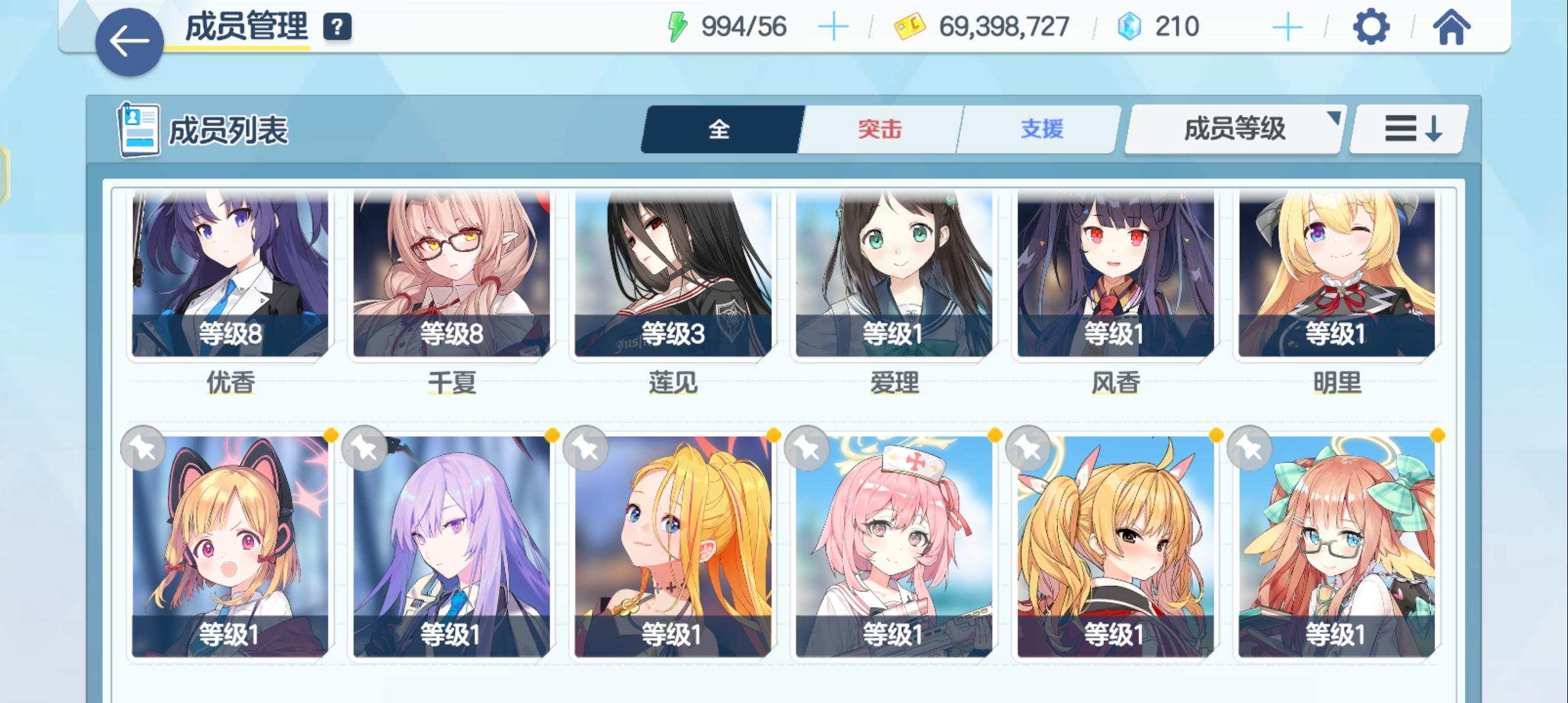This screenshot has height=703, width=1568.
Task: Switch to the 突击 tab
Action: pos(878,129)
